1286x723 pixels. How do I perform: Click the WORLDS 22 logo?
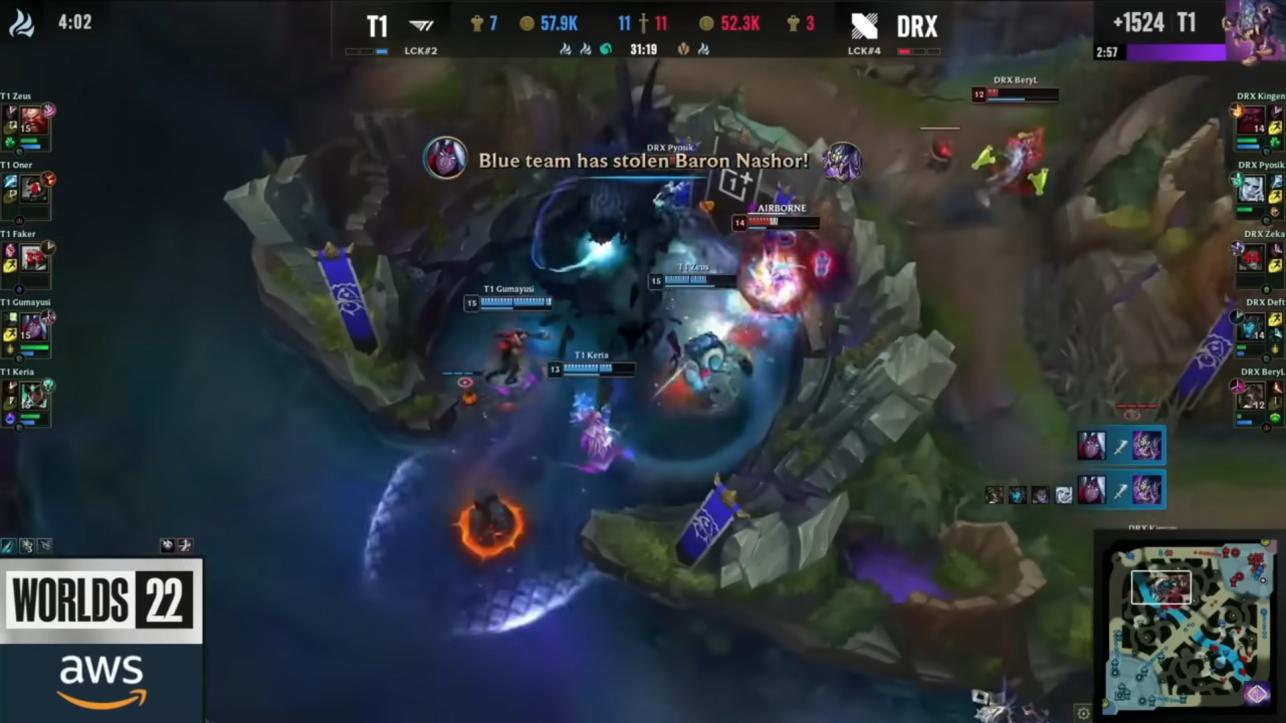(100, 601)
